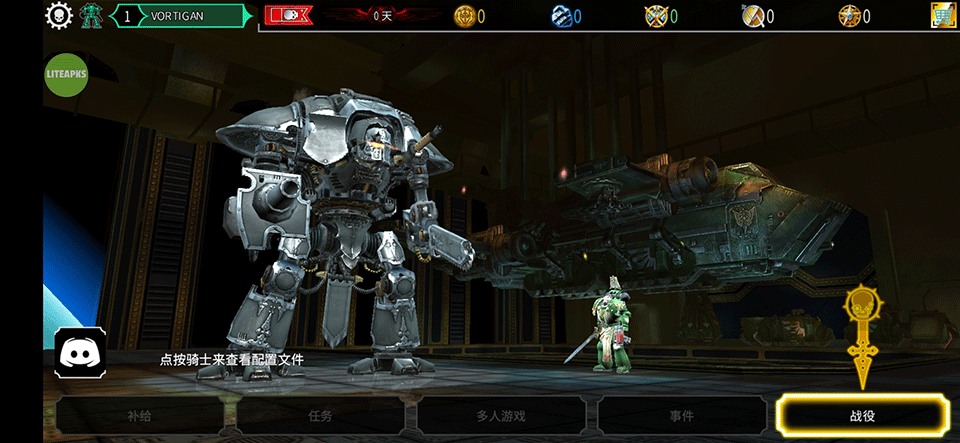This screenshot has height=443, width=960.
Task: Tap the red skull mail banner
Action: (288, 16)
